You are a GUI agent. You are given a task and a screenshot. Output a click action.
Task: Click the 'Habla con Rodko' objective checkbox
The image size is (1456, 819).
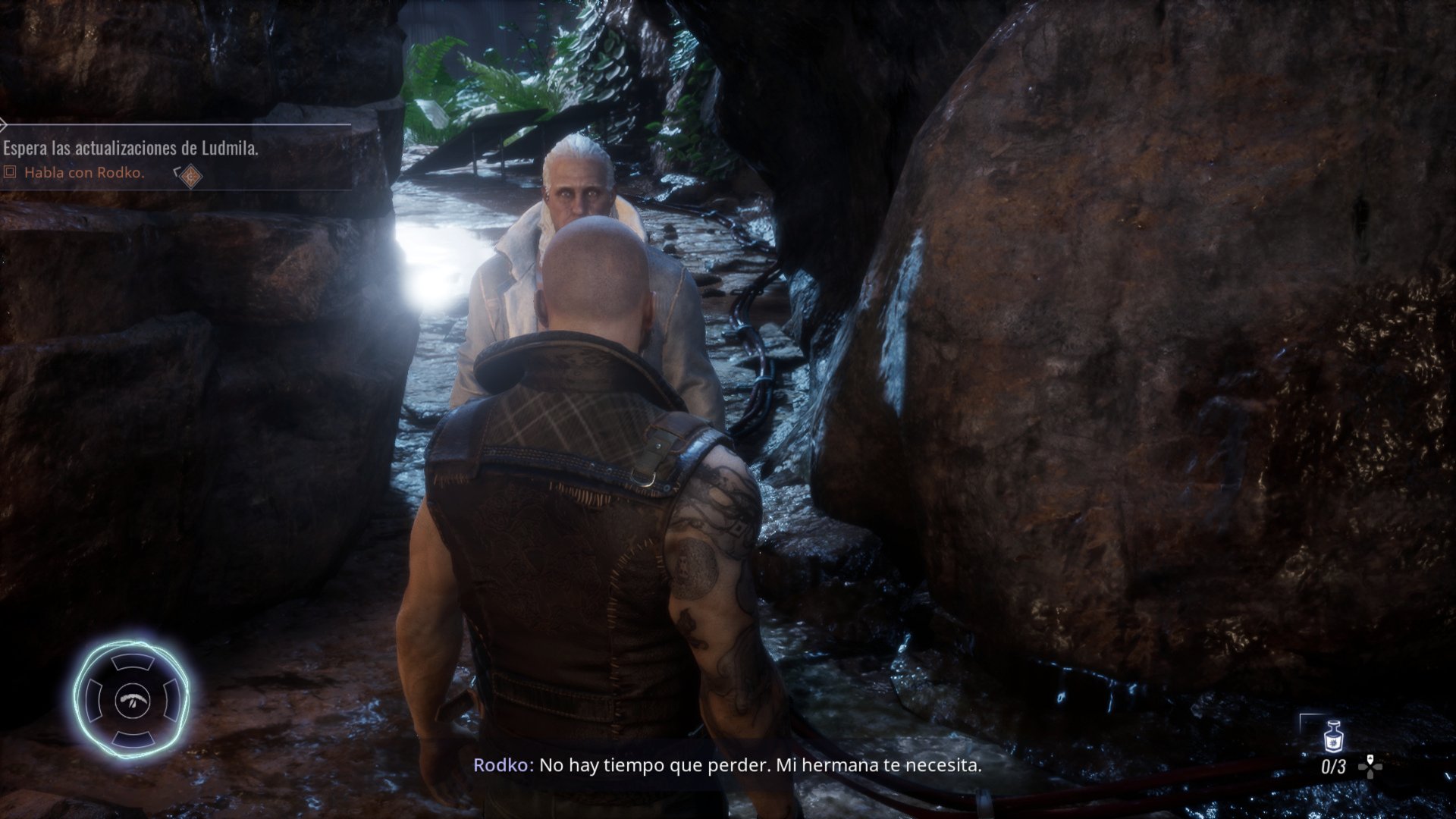(10, 173)
